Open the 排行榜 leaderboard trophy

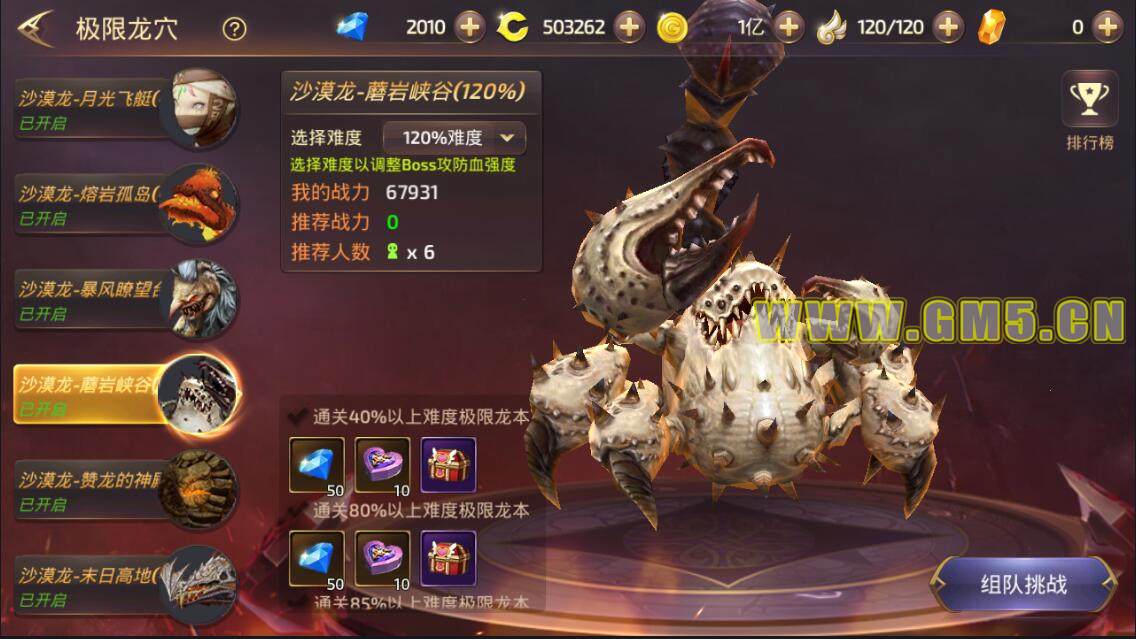click(x=1089, y=112)
